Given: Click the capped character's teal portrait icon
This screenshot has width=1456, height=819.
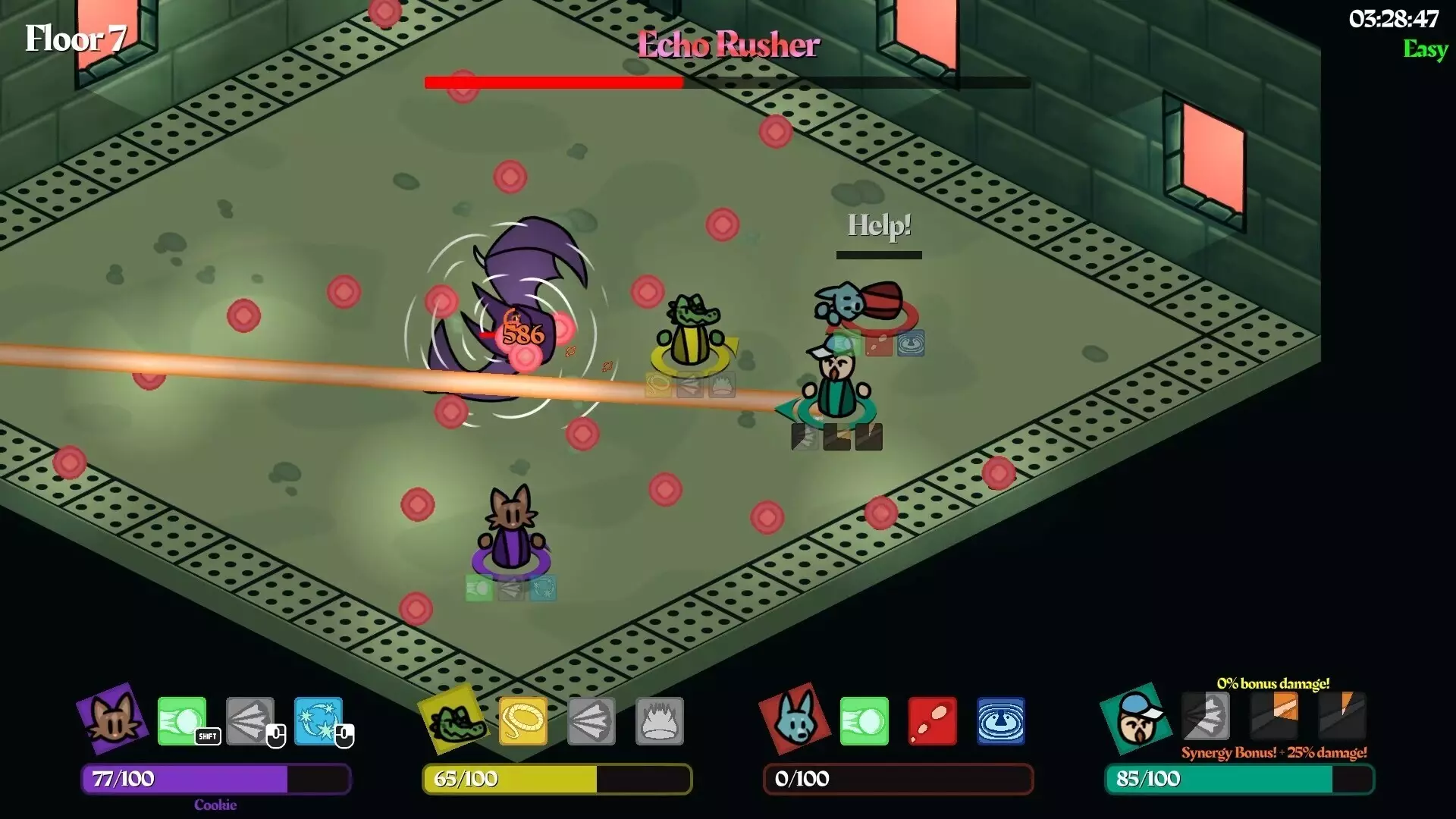Looking at the screenshot, I should pos(1135,720).
